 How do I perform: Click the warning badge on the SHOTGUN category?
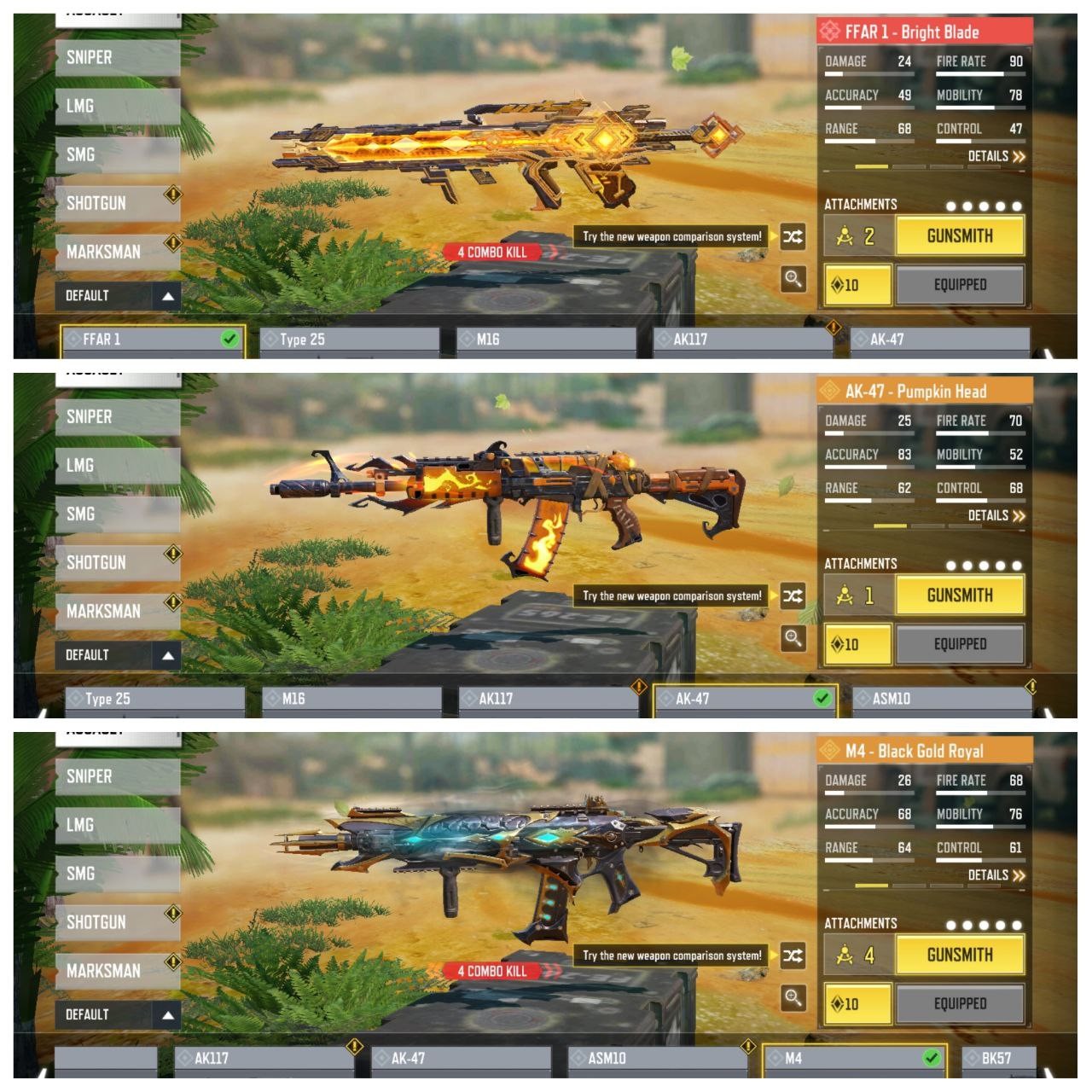175,193
